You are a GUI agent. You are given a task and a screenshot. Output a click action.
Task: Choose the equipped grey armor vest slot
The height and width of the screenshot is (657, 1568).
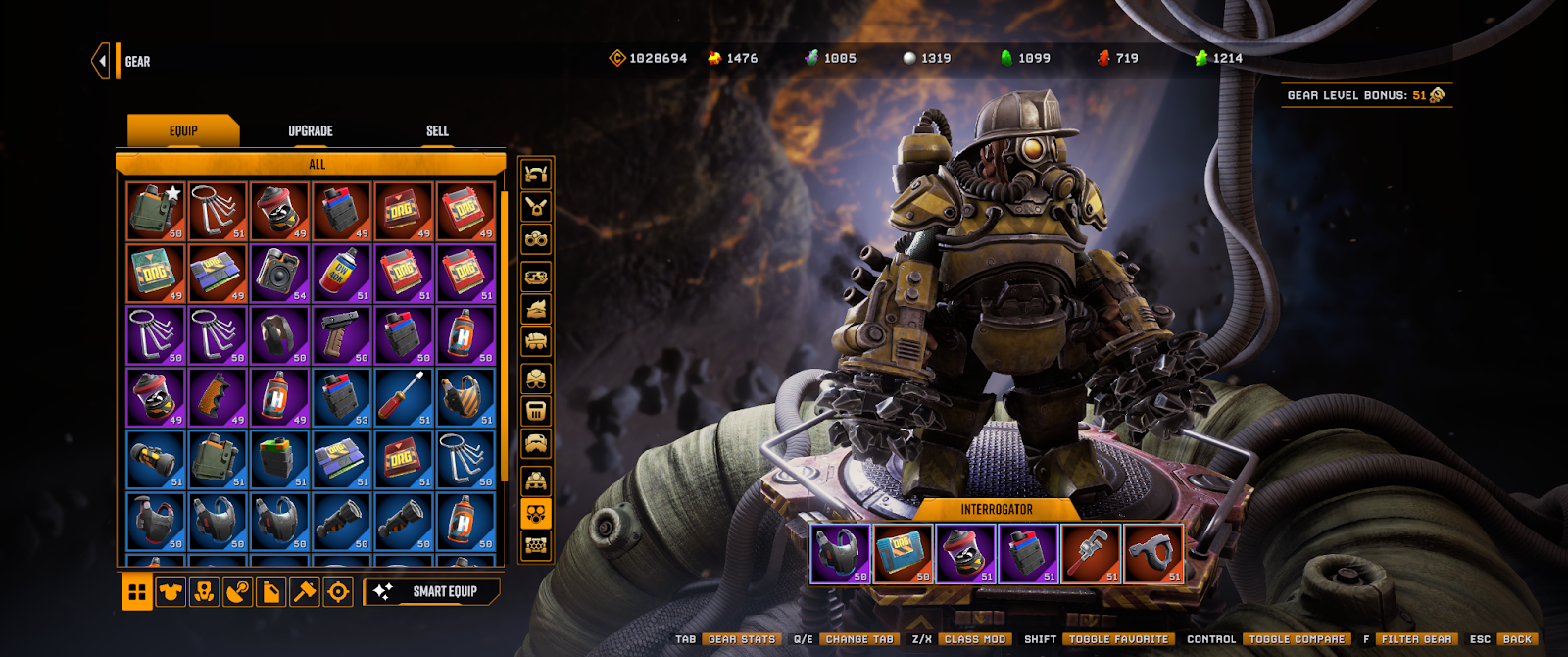pos(840,554)
